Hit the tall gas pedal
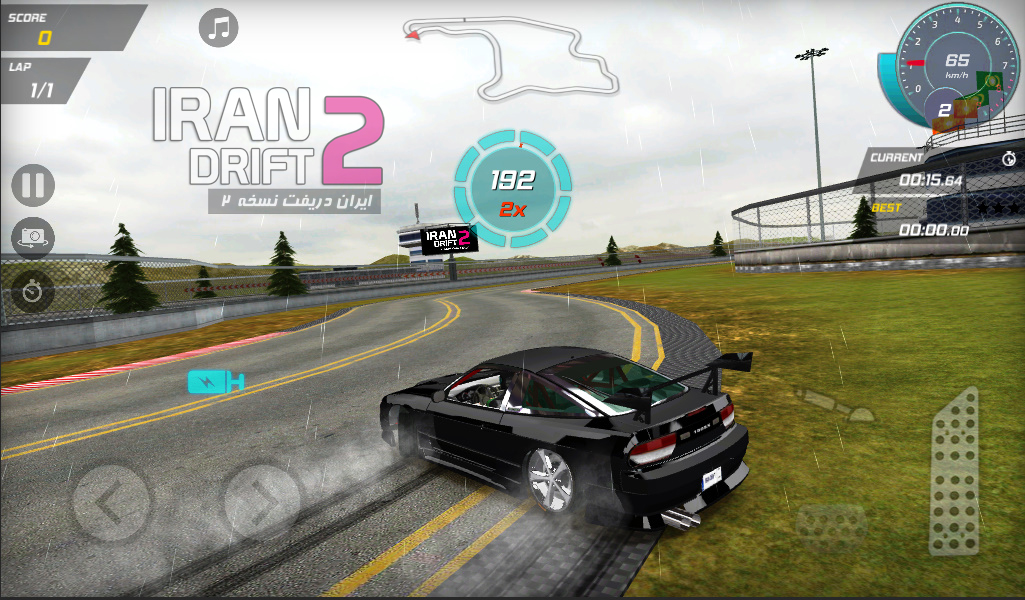Screen dimensions: 1025x600 [954, 471]
